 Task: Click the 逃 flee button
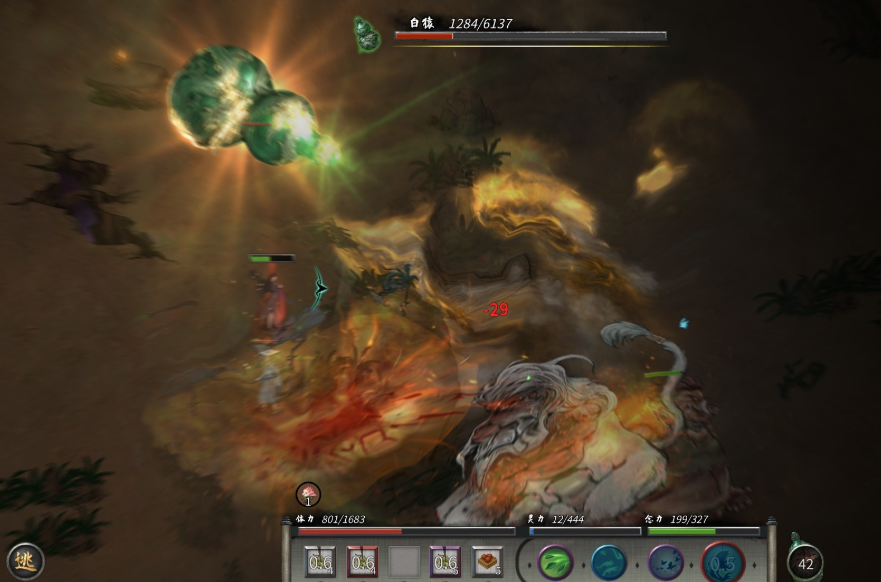pos(25,561)
